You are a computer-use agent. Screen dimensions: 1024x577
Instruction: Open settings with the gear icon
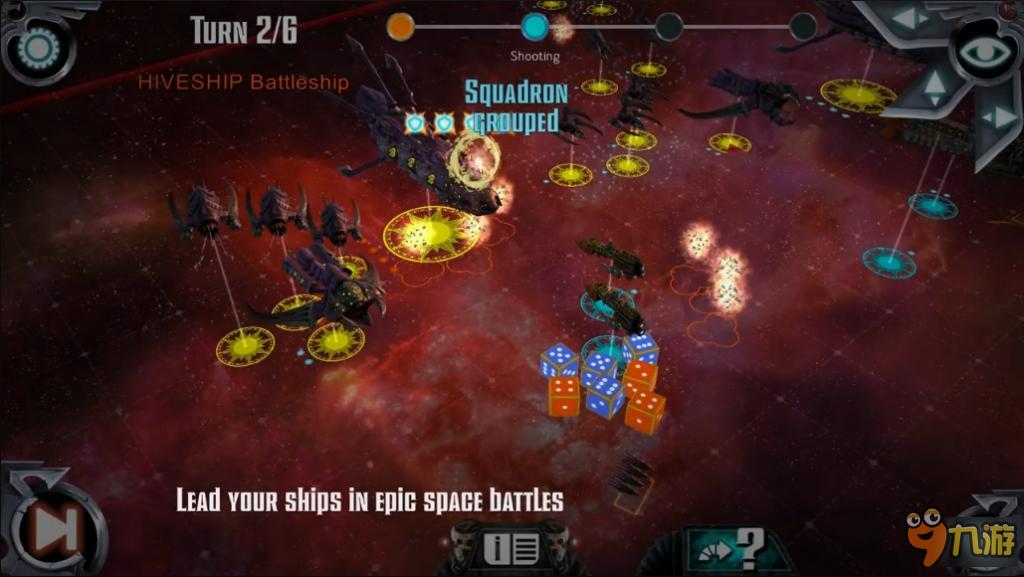[39, 46]
